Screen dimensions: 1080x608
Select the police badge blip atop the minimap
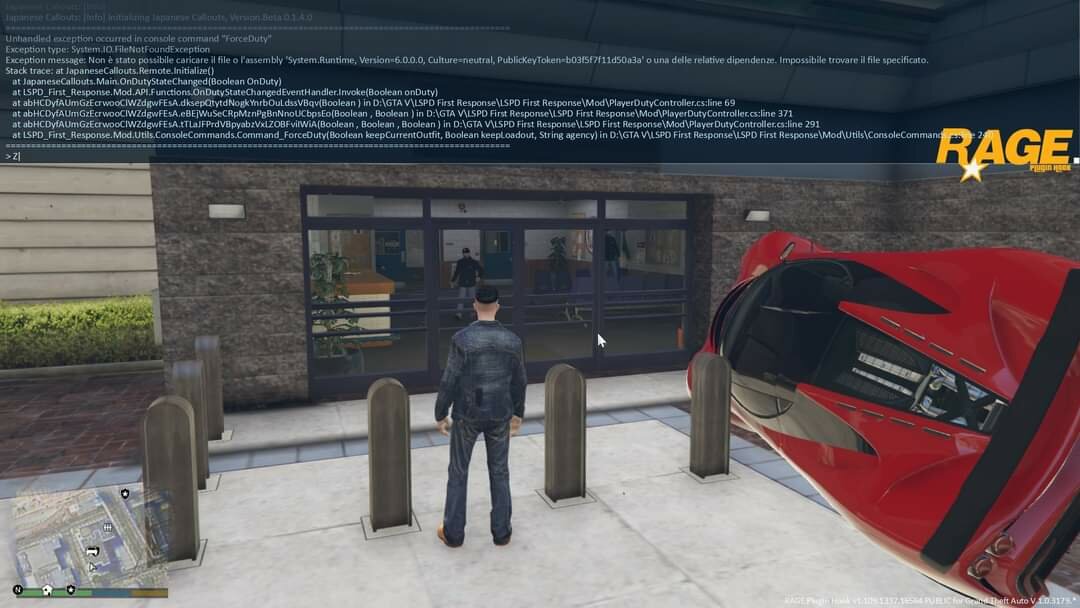pyautogui.click(x=124, y=493)
